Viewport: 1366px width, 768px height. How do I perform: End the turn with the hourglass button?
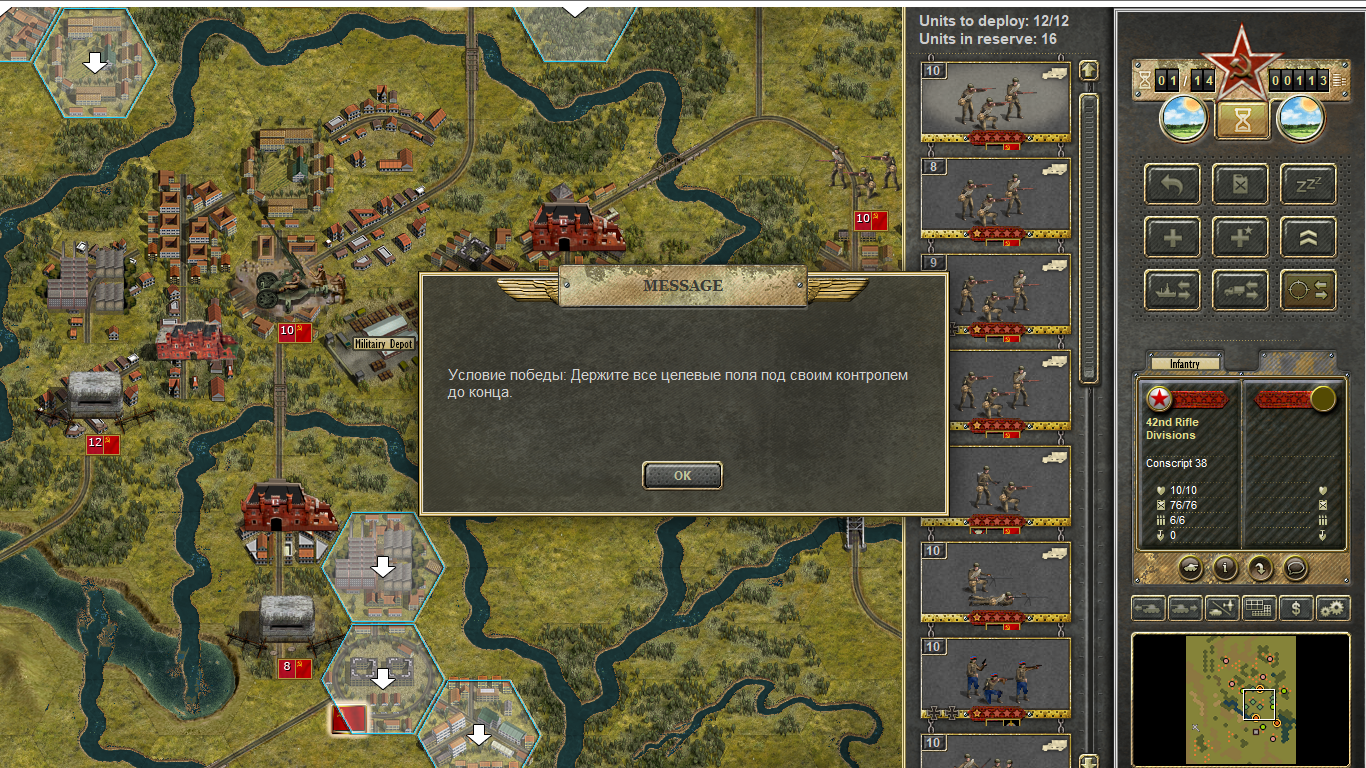coord(1242,120)
